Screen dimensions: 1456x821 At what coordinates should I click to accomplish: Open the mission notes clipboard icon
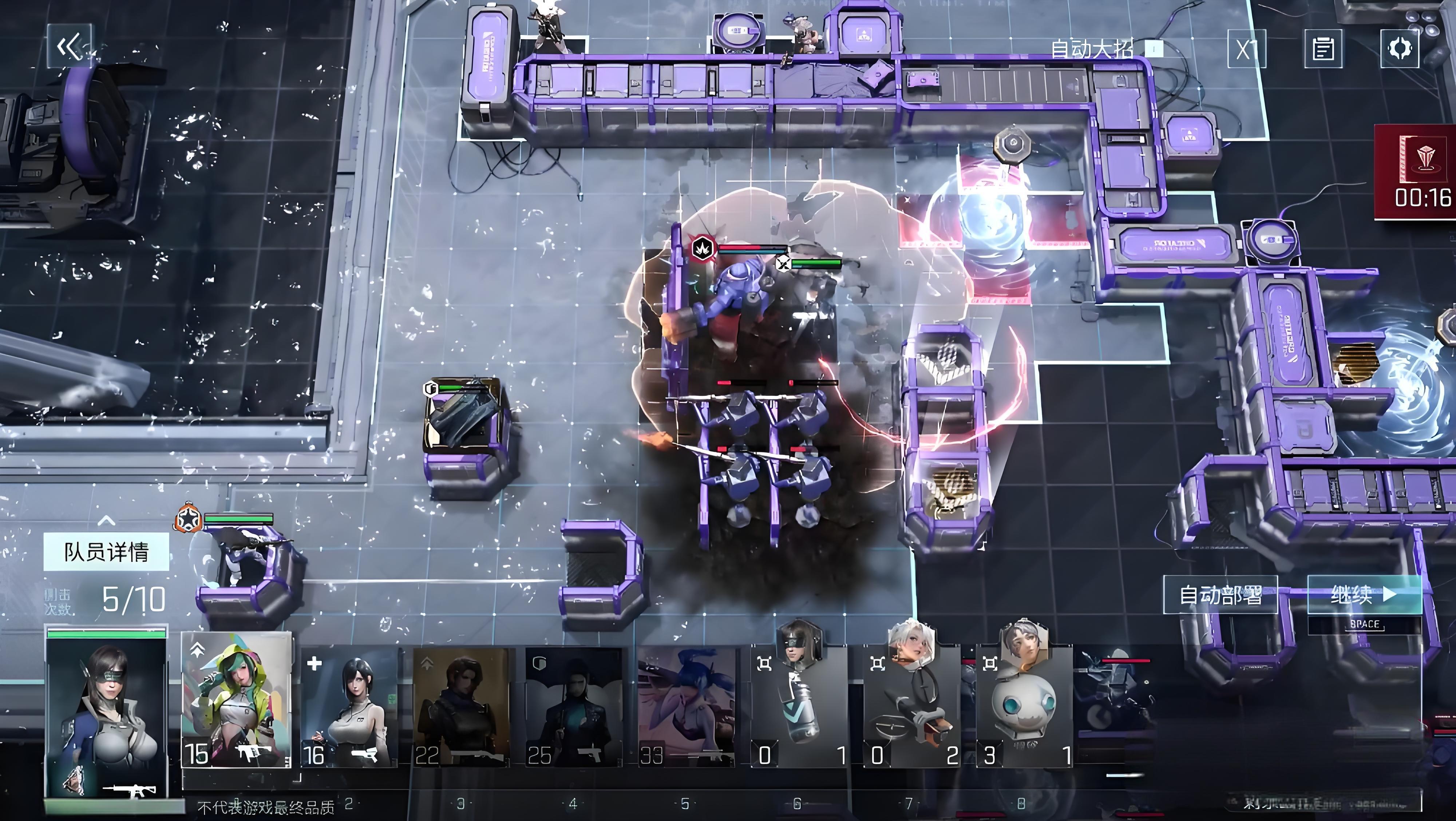[1323, 49]
